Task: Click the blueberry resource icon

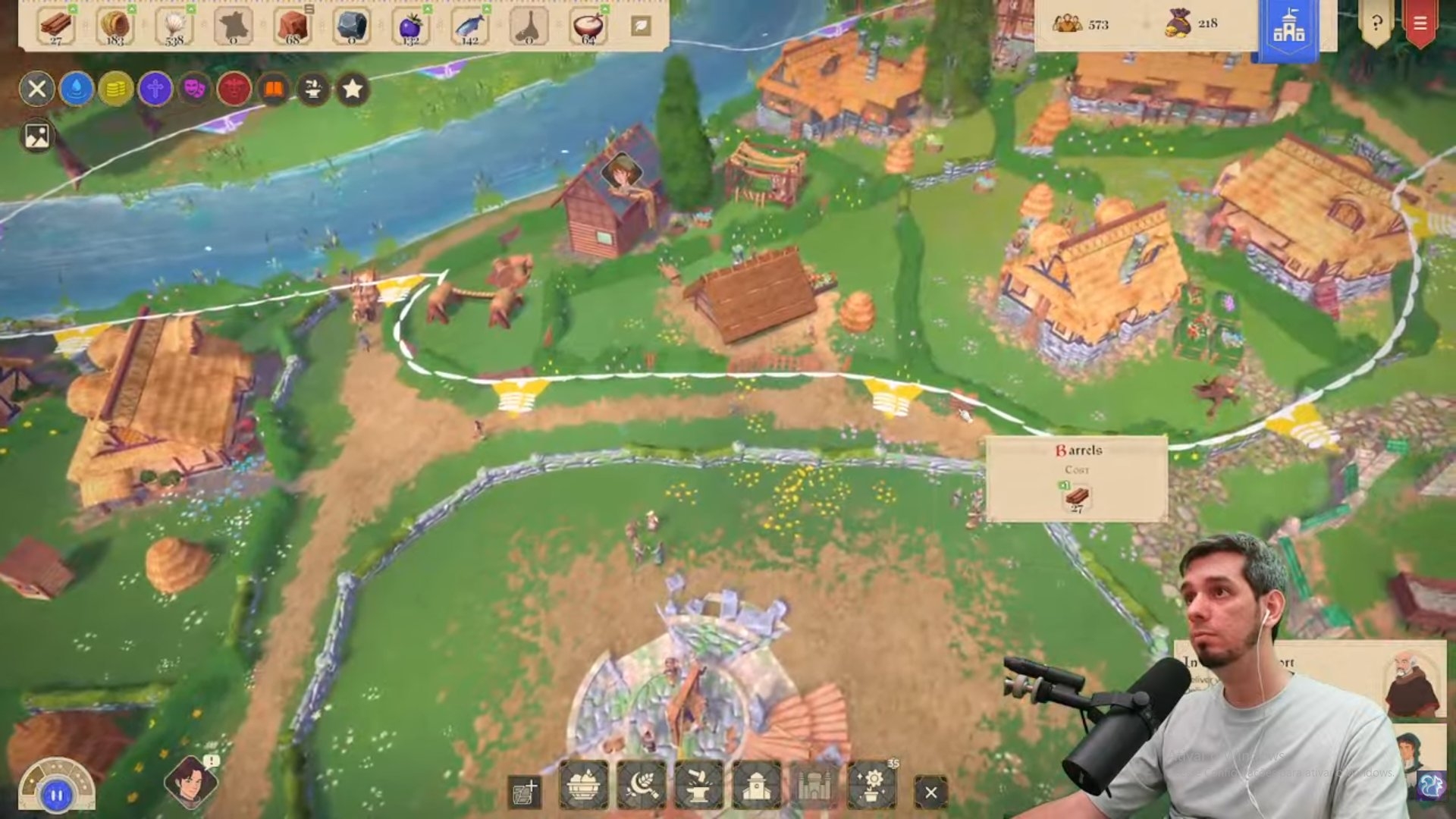Action: [x=410, y=27]
